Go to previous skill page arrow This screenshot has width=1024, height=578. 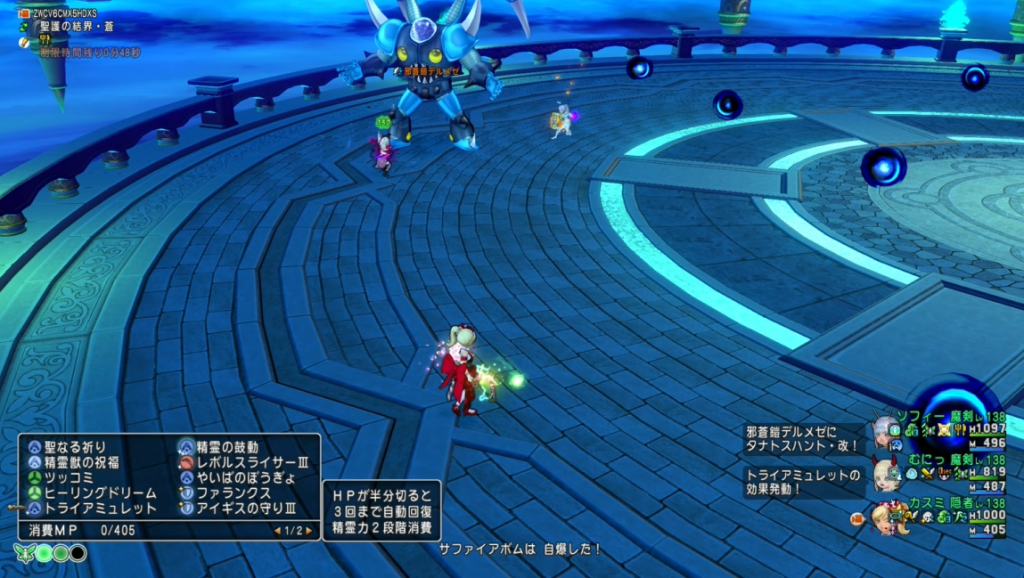click(278, 530)
